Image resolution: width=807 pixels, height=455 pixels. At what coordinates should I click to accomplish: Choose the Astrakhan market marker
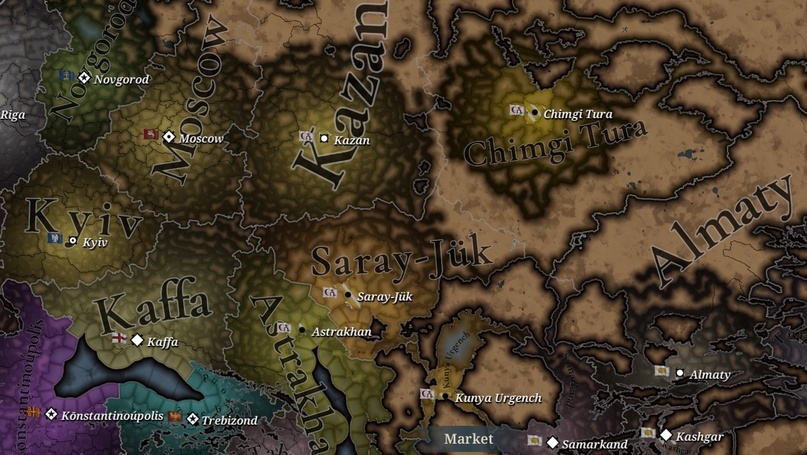301,330
